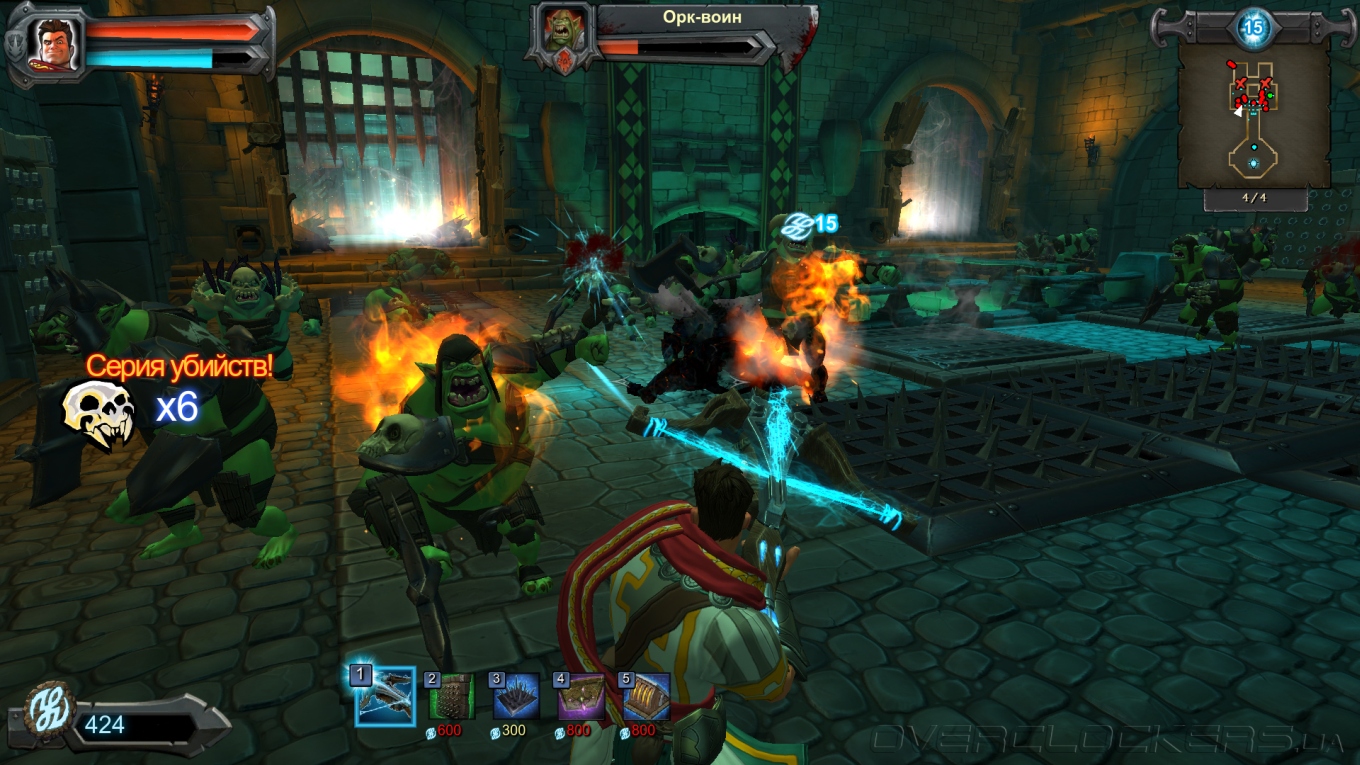Viewport: 1360px width, 765px height.
Task: Click the dungeon minimap
Action: (x=1254, y=115)
